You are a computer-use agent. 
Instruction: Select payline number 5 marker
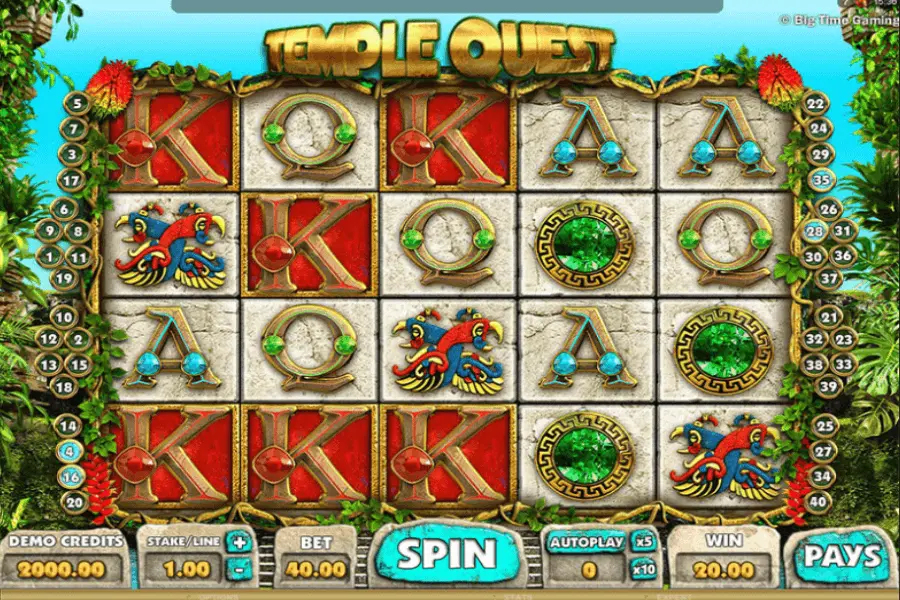pos(76,103)
